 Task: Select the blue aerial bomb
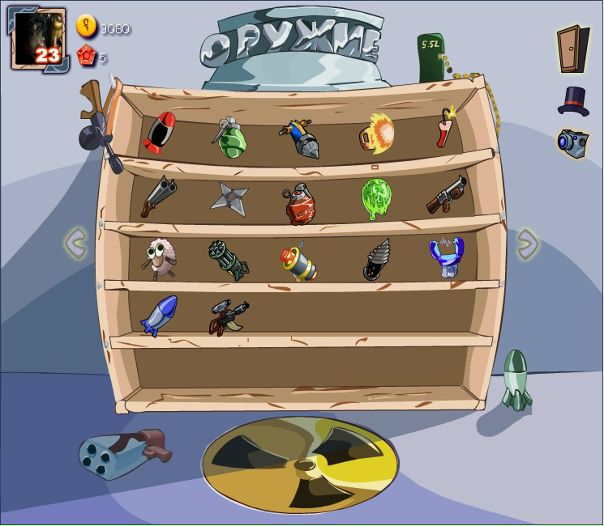pyautogui.click(x=158, y=315)
